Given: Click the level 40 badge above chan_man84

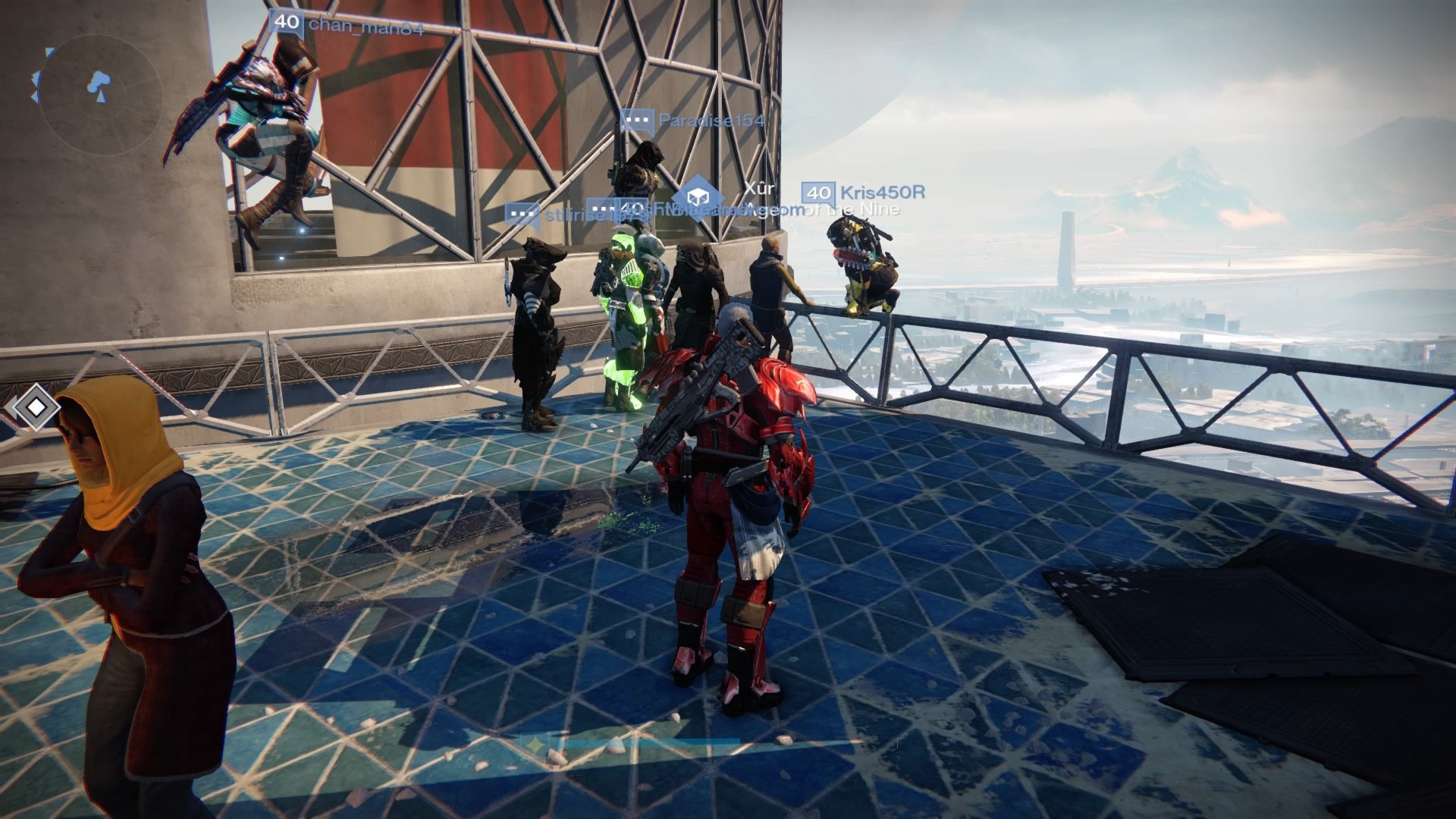Looking at the screenshot, I should 287,23.
